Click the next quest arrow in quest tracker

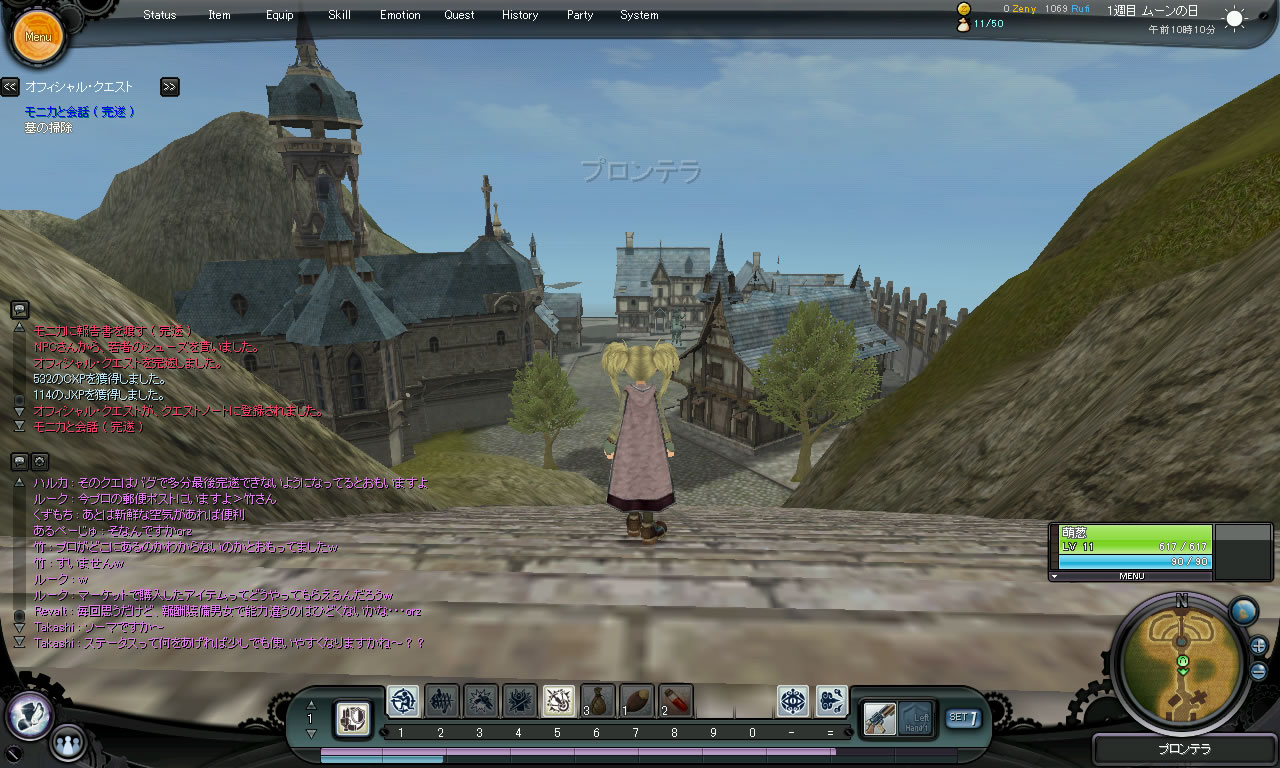pos(169,87)
